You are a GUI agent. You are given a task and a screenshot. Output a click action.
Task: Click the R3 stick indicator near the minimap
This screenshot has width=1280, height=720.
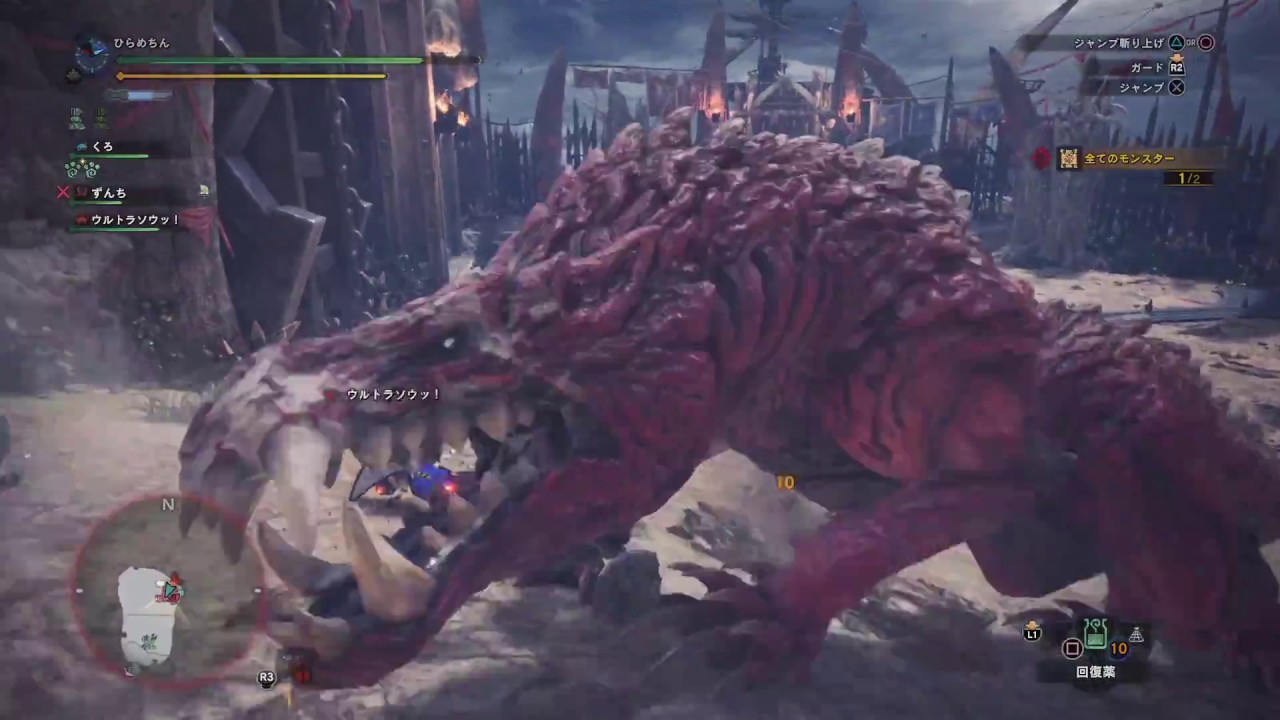[265, 677]
